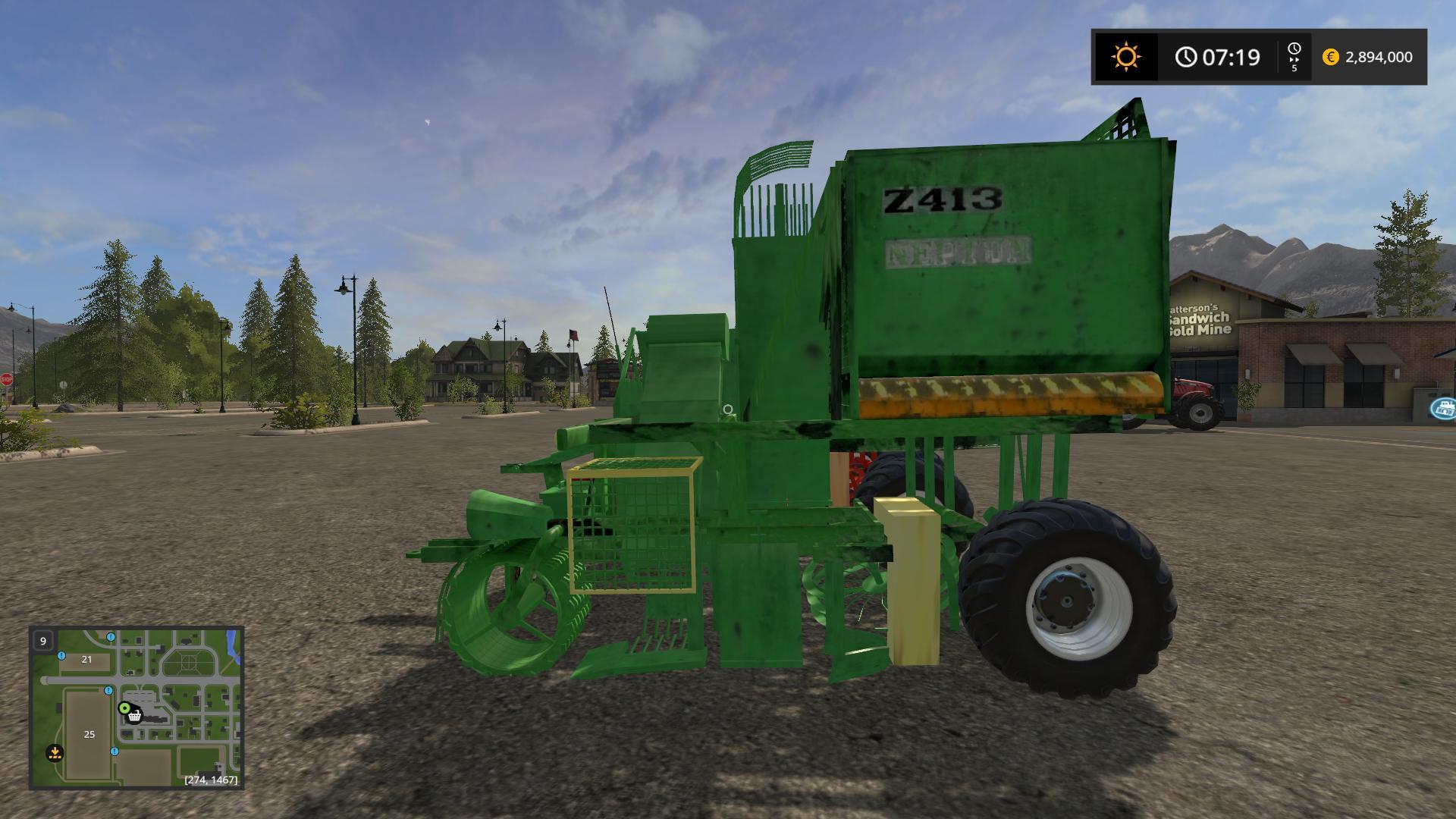This screenshot has width=1456, height=819.
Task: Click field 21 on the minimap
Action: [x=86, y=660]
